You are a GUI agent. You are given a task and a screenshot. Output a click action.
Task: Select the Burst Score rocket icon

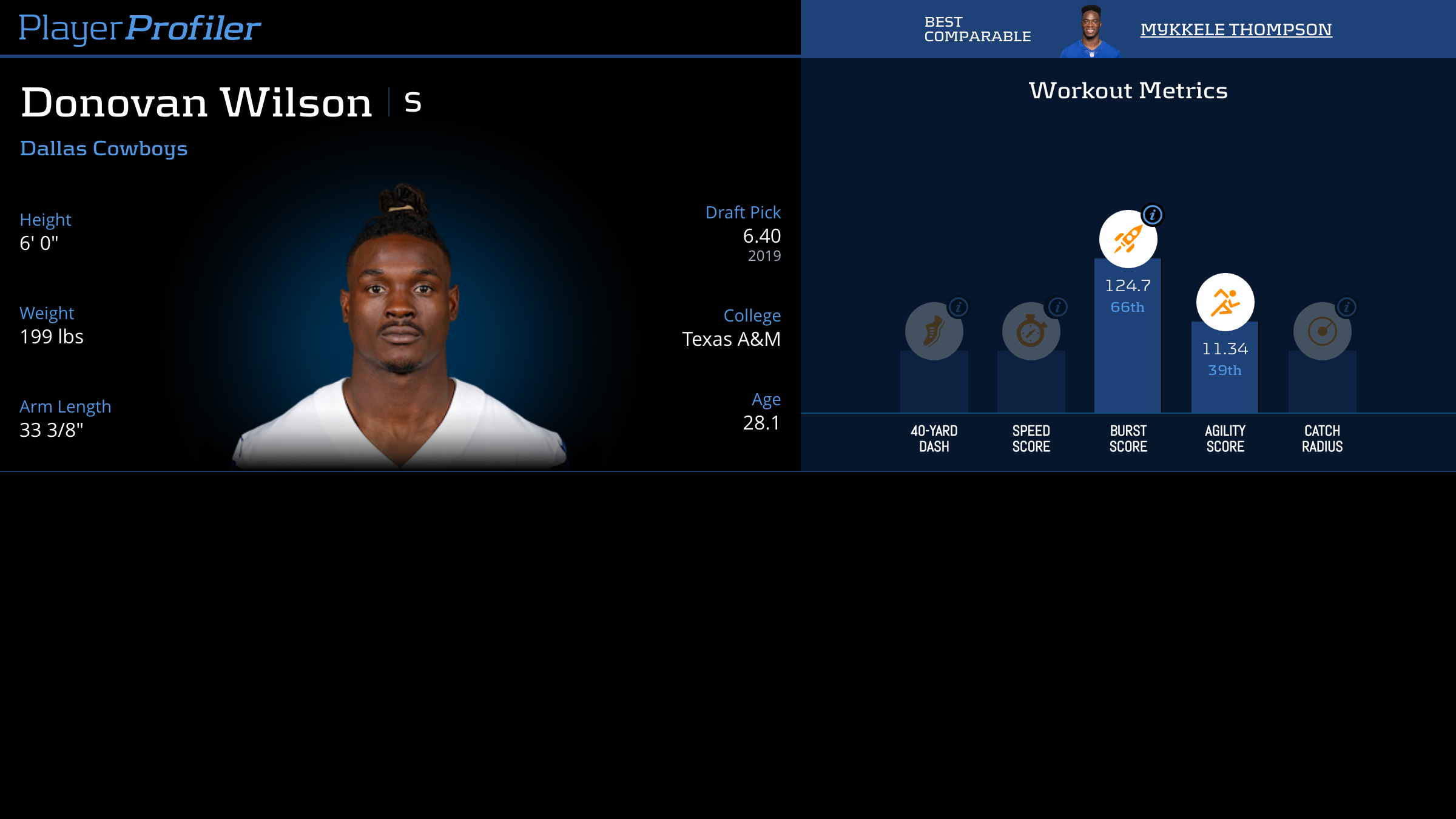click(1128, 239)
